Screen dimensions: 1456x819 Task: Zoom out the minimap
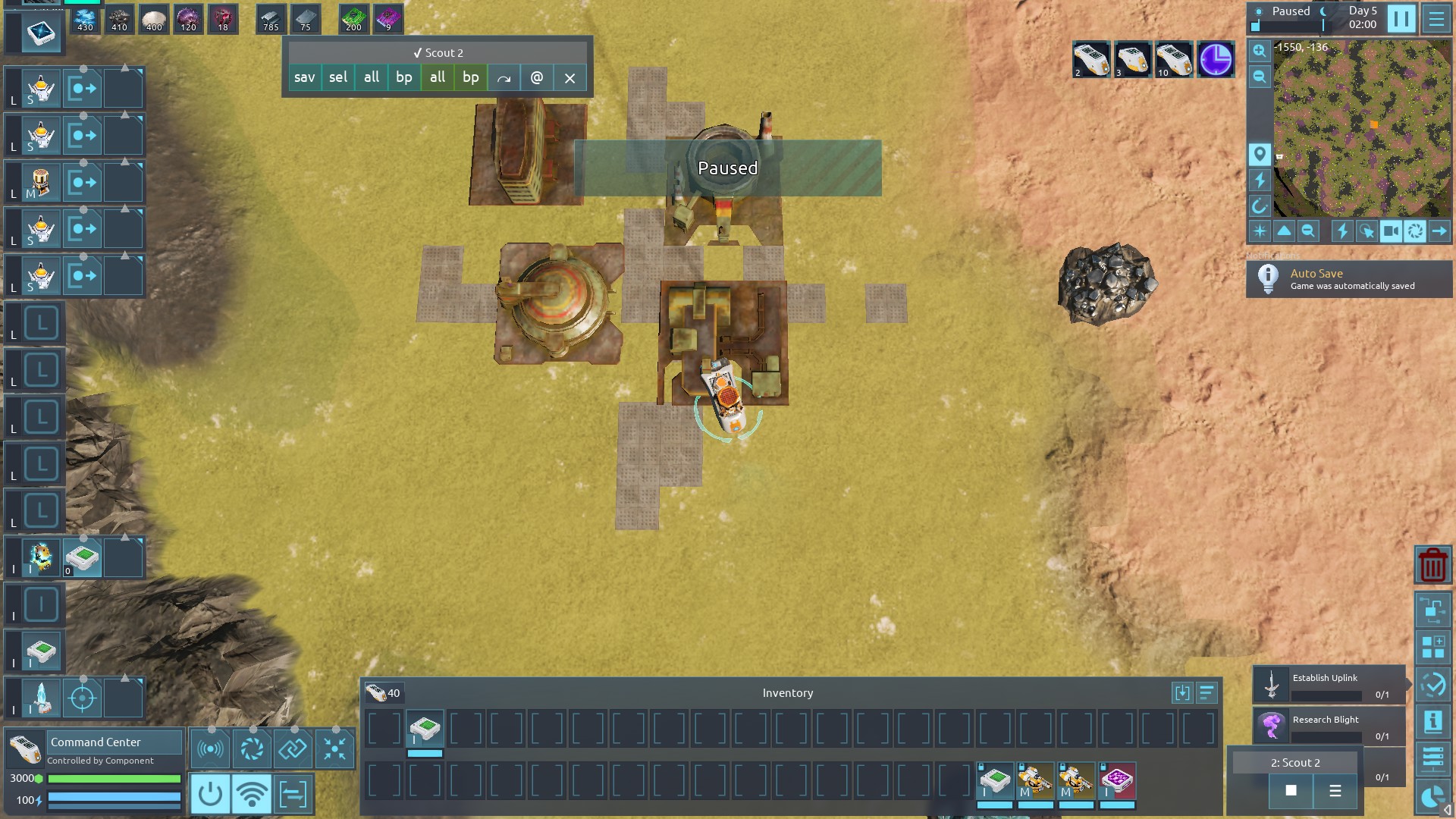point(1260,77)
